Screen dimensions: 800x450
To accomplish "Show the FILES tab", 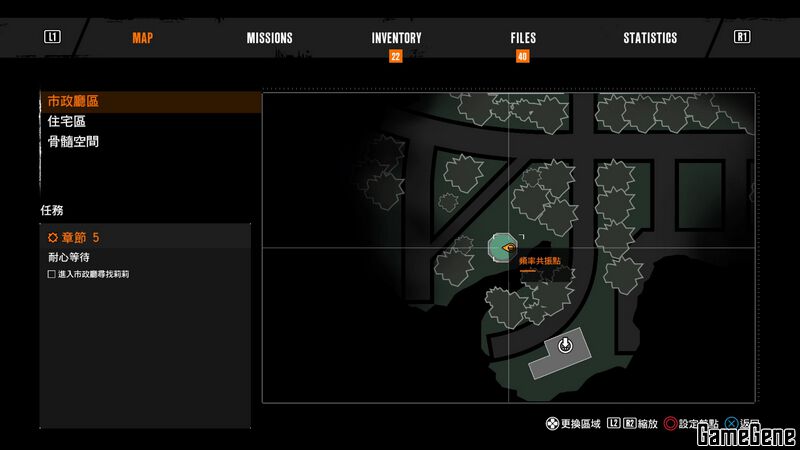I will [x=522, y=38].
